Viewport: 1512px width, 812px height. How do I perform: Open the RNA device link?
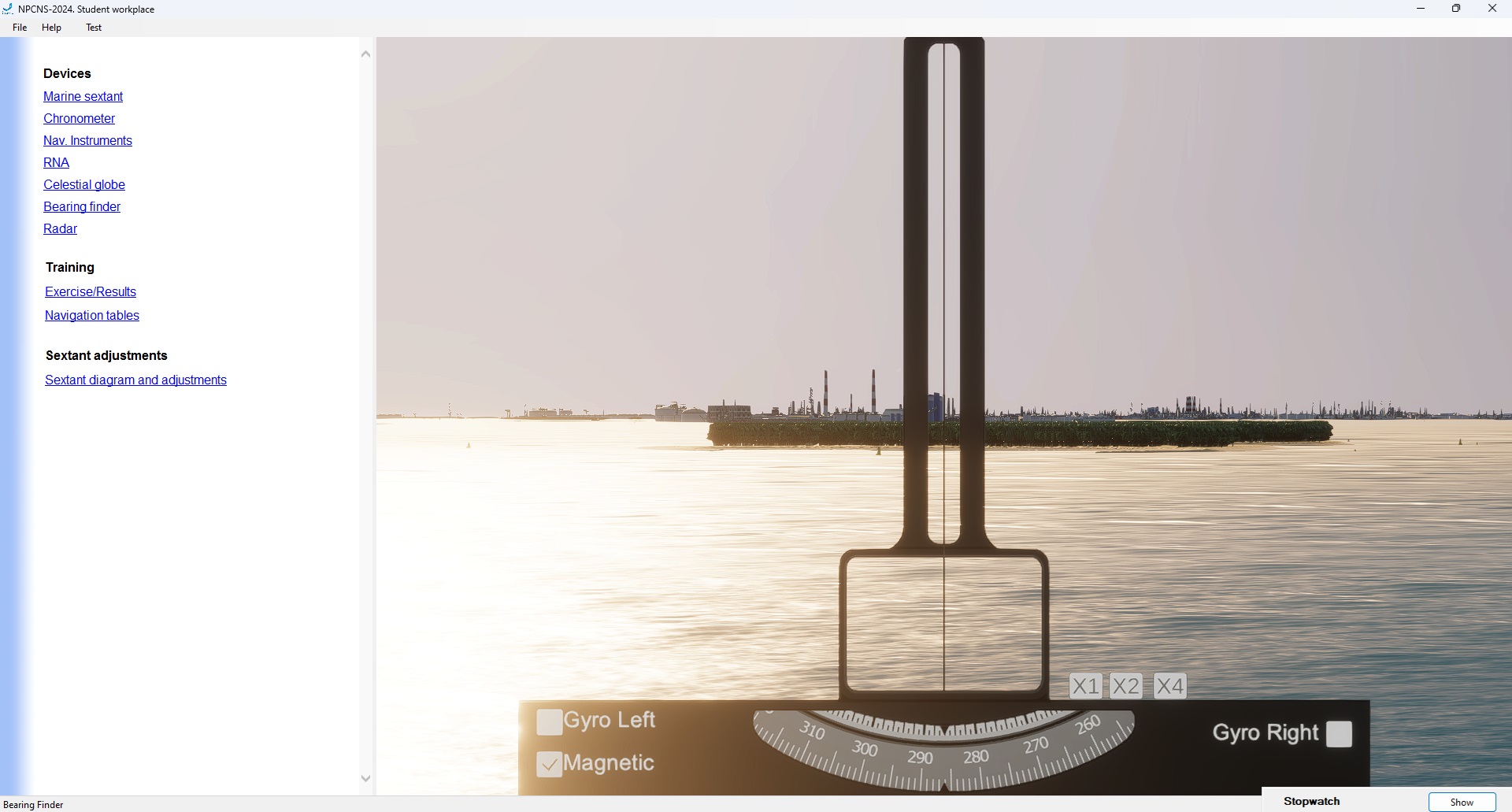(x=56, y=162)
